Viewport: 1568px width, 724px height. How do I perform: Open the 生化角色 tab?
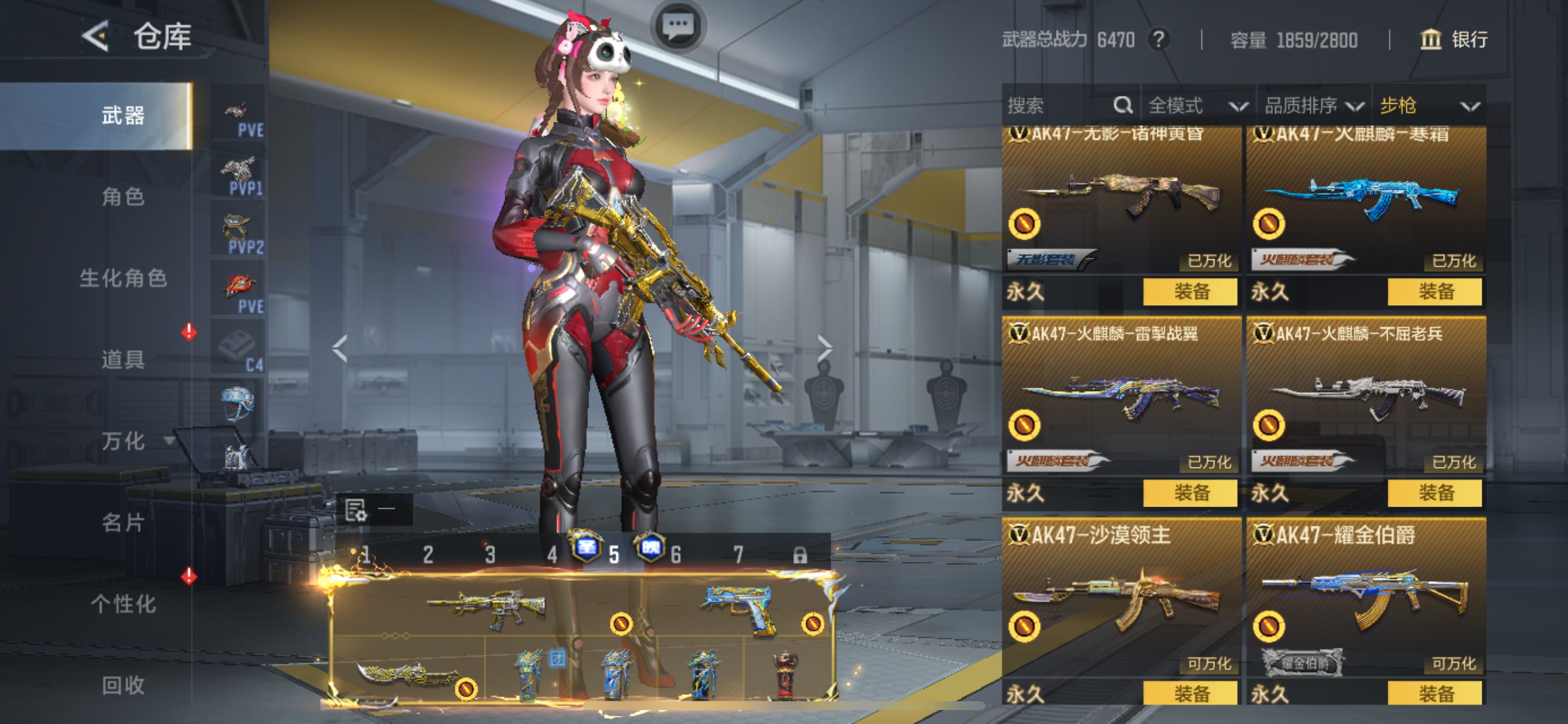pyautogui.click(x=123, y=278)
